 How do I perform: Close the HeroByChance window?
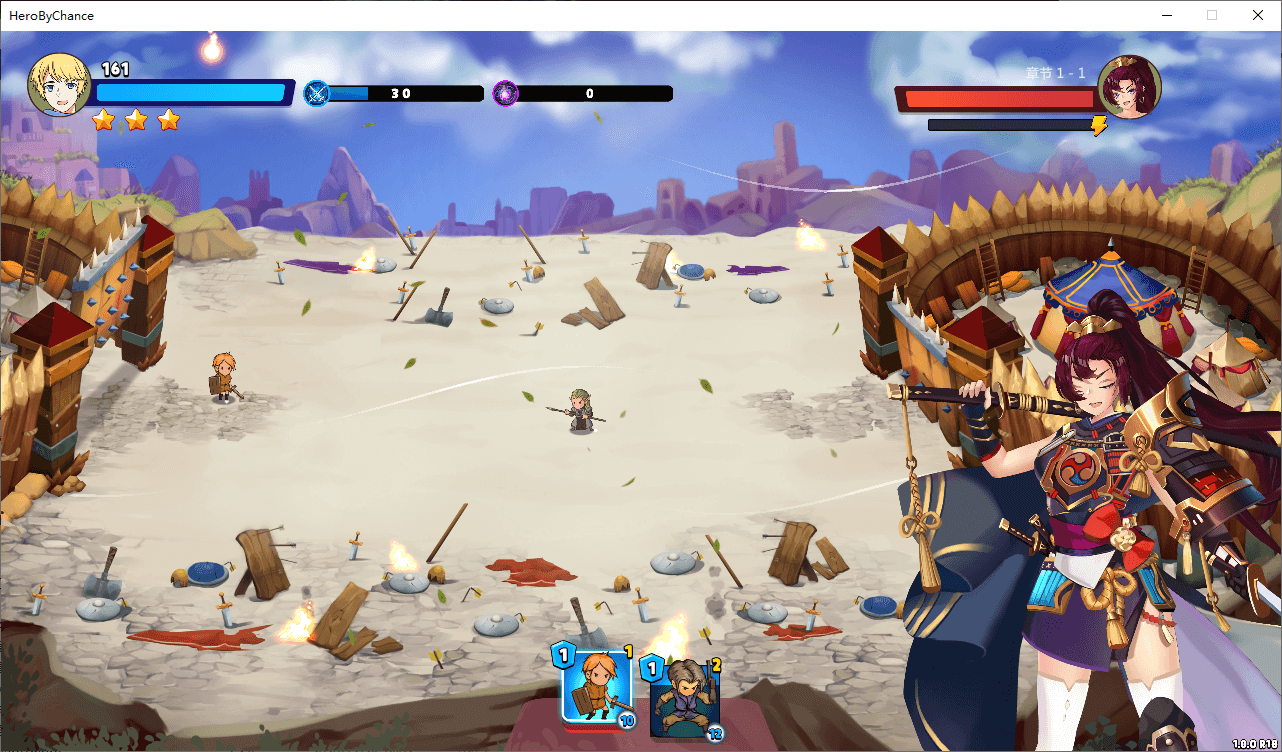[x=1258, y=15]
